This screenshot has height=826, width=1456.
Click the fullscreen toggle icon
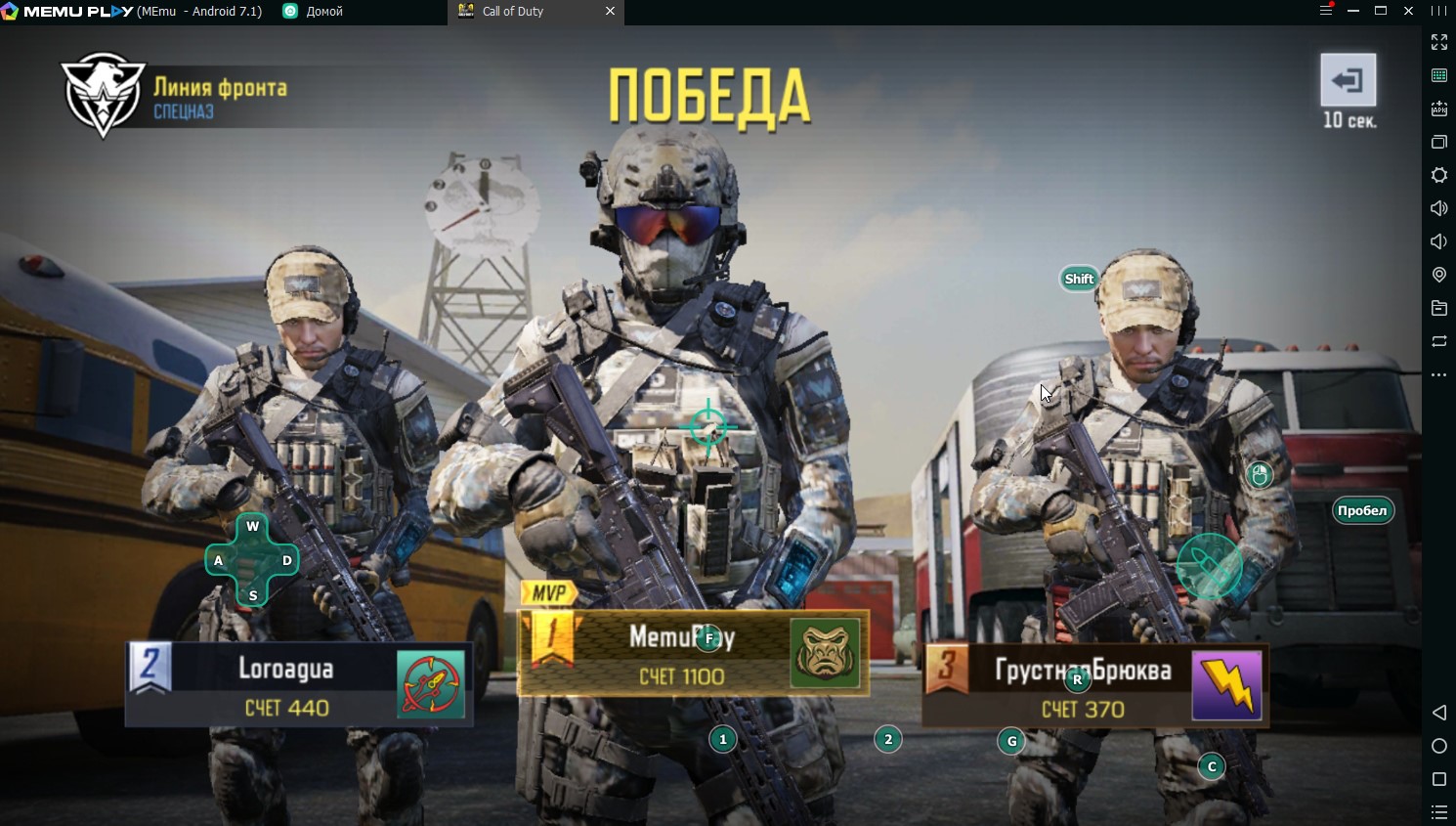tap(1438, 42)
